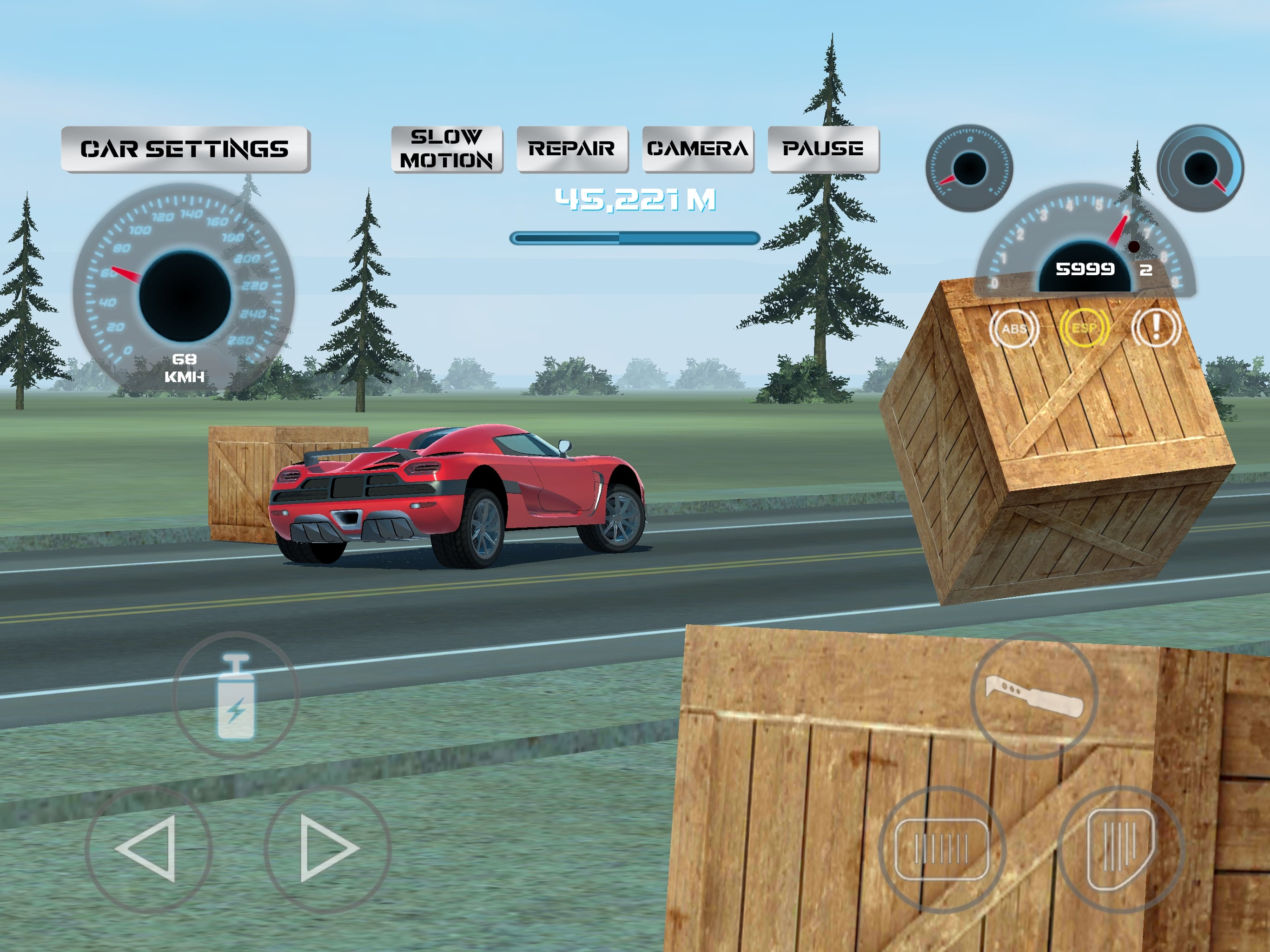Open the Car Settings menu
The width and height of the screenshot is (1270, 952).
click(x=185, y=149)
